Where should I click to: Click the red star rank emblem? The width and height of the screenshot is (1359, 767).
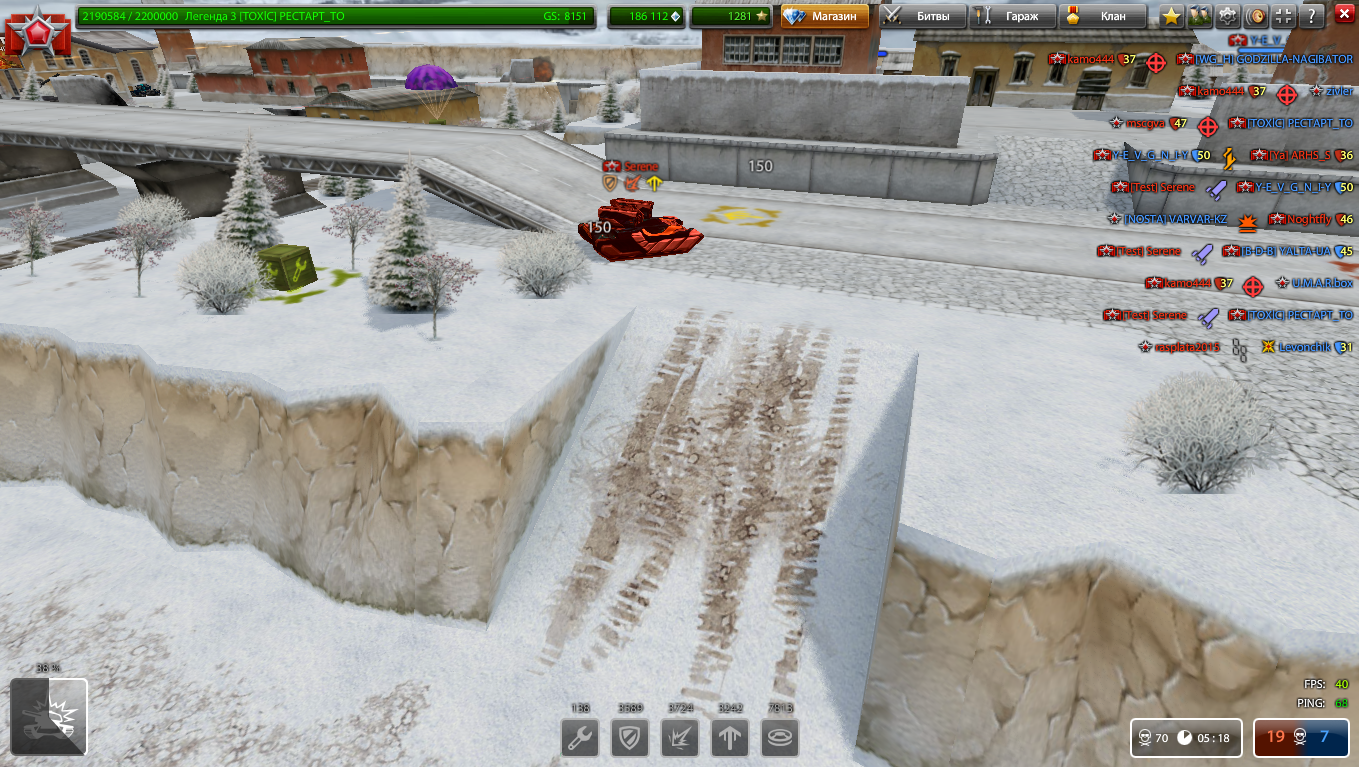pyautogui.click(x=38, y=30)
